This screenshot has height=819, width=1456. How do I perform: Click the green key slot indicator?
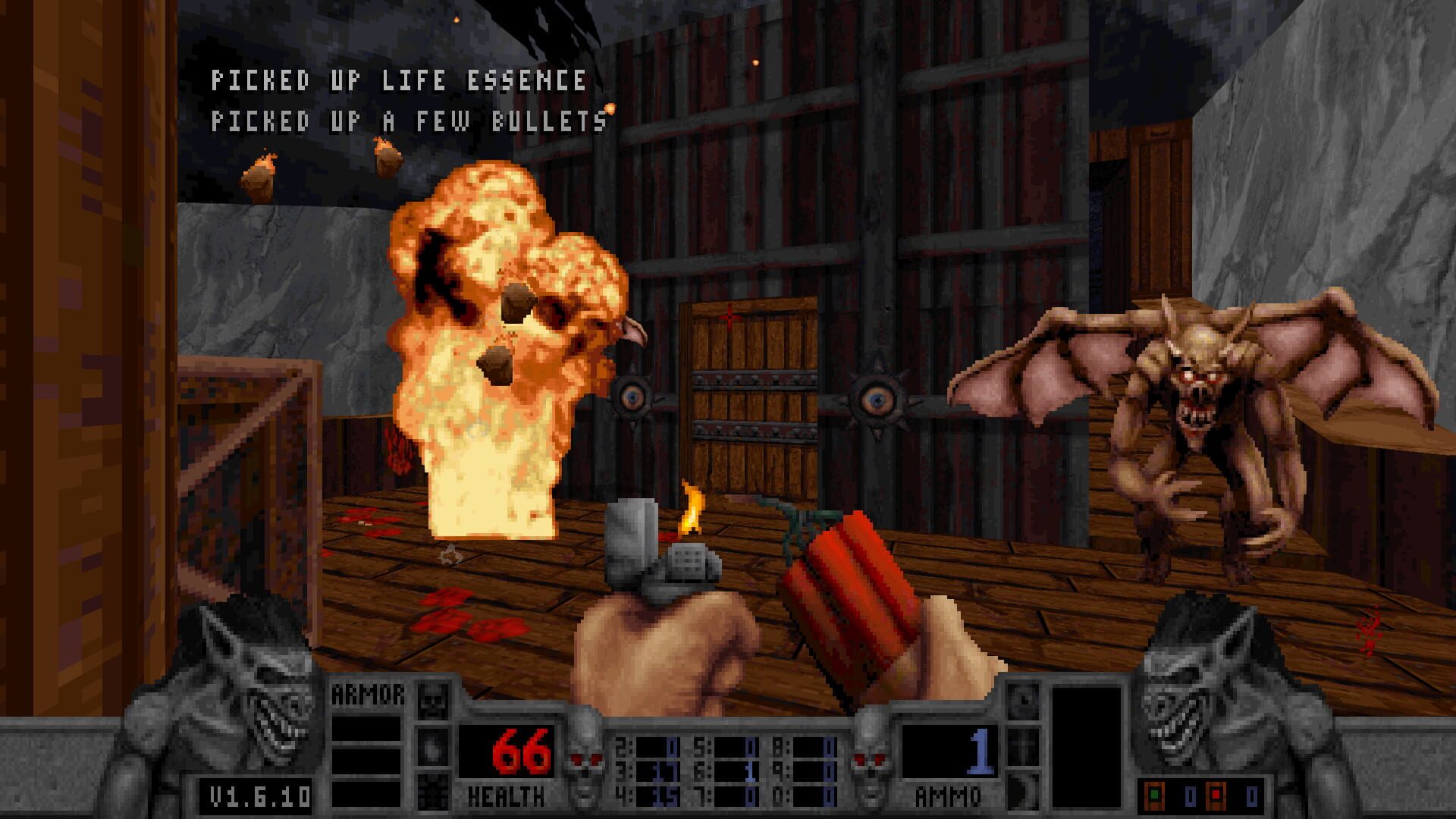click(1154, 793)
